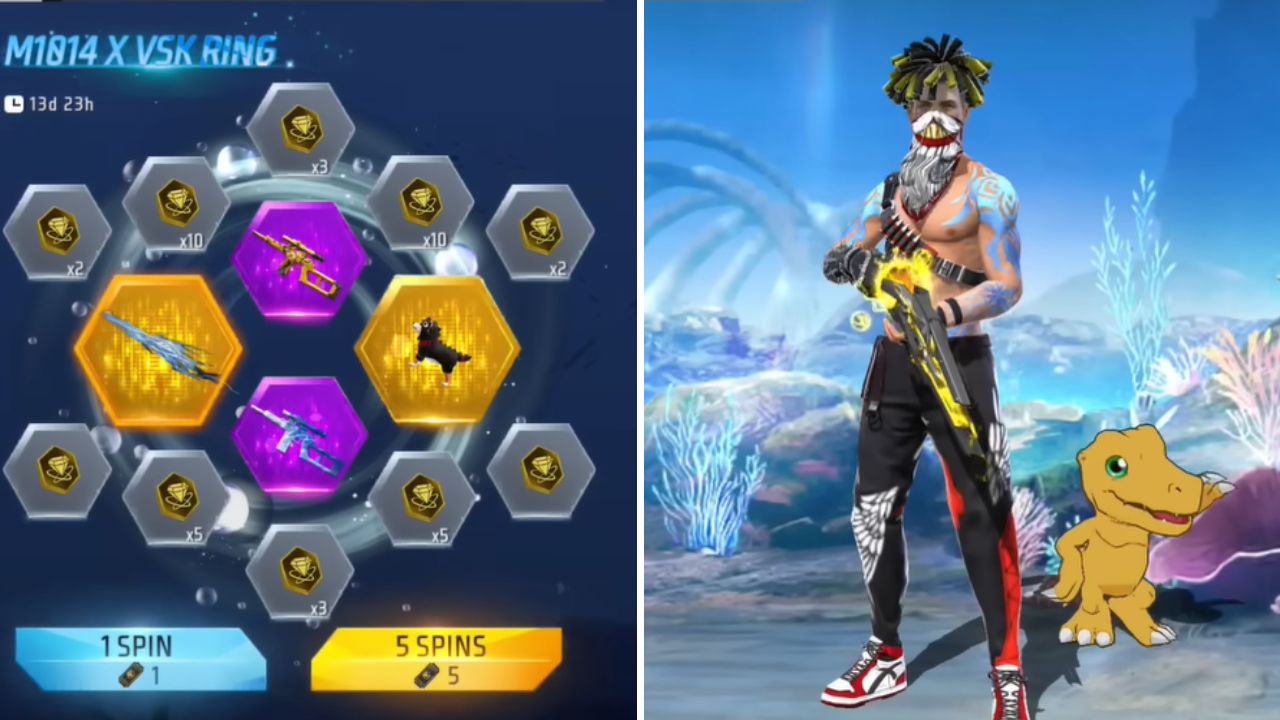Select the x2 diamond token on far left
The image size is (1280, 720).
[x=57, y=235]
